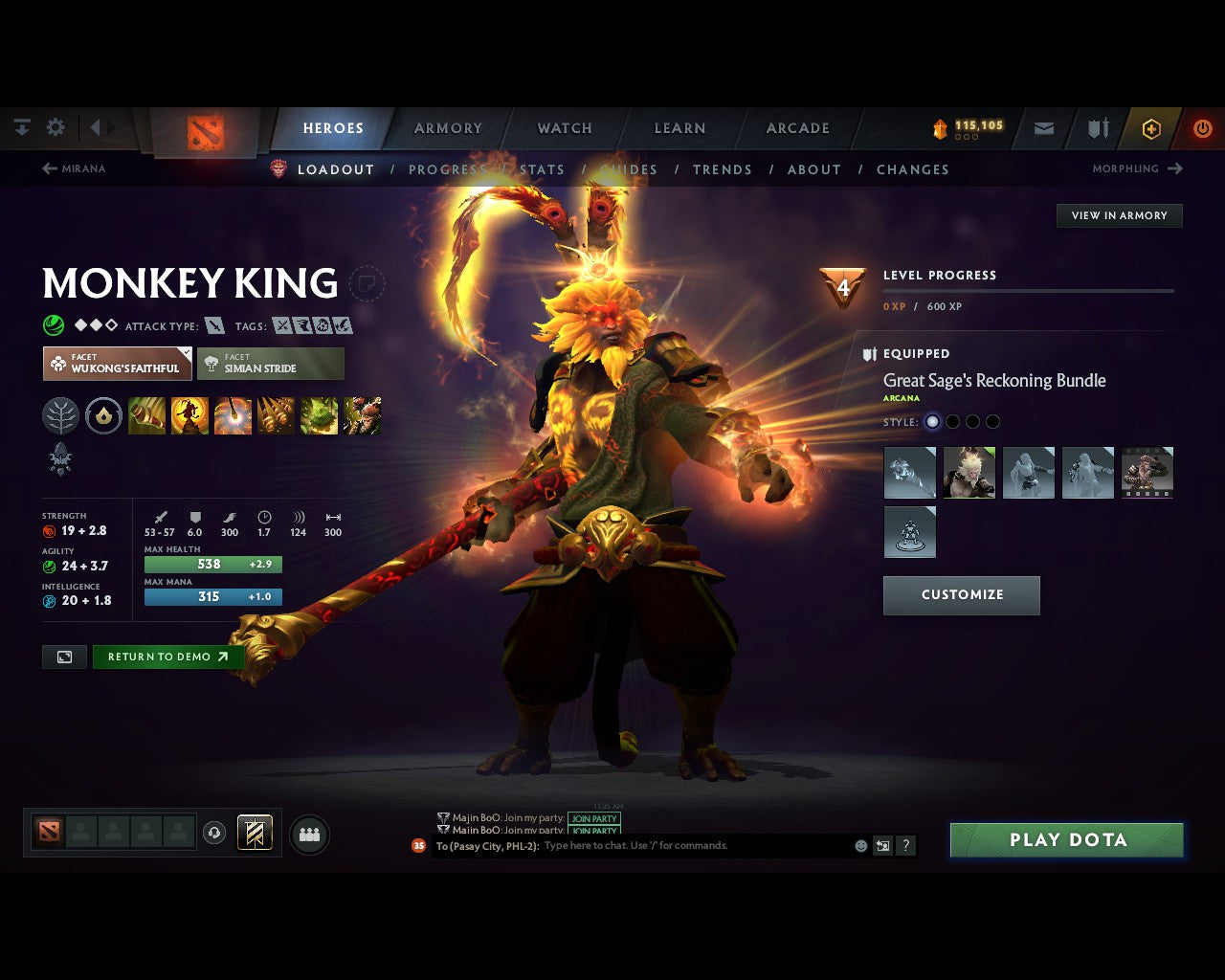This screenshot has width=1225, height=980.
Task: Enable the voice chat headset toggle
Action: [x=212, y=833]
